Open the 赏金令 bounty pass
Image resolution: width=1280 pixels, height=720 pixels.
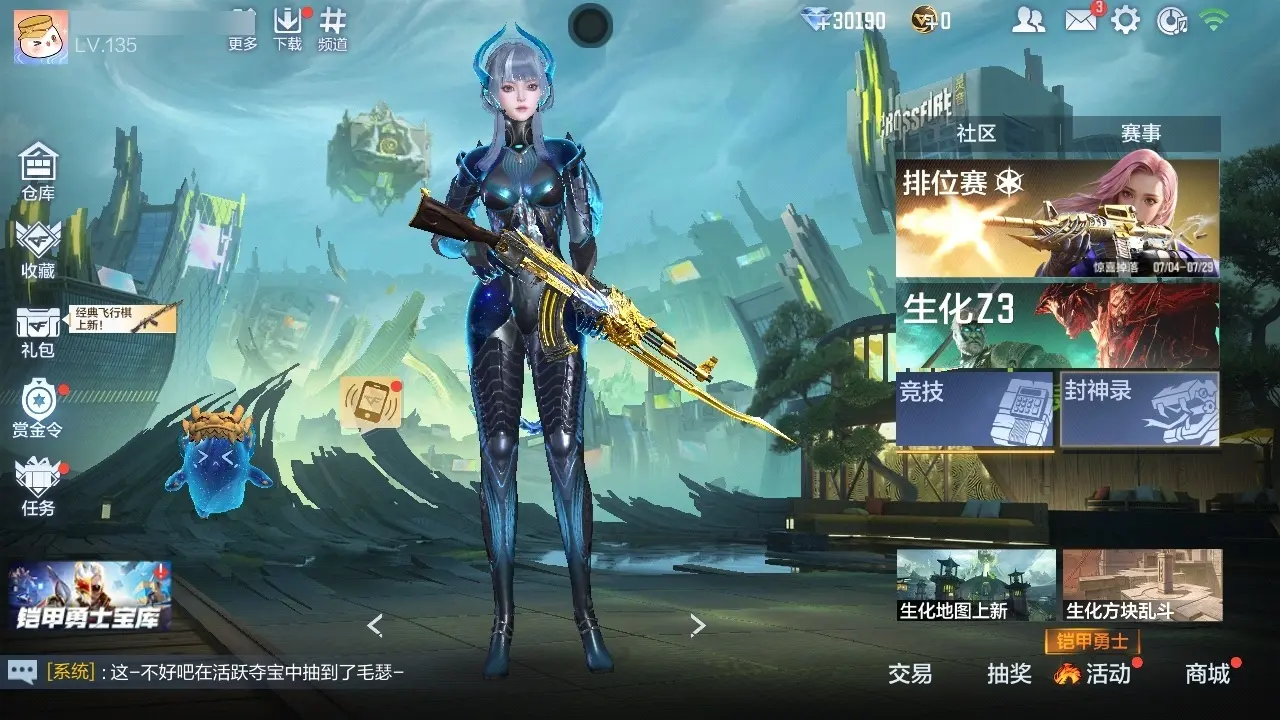[38, 408]
